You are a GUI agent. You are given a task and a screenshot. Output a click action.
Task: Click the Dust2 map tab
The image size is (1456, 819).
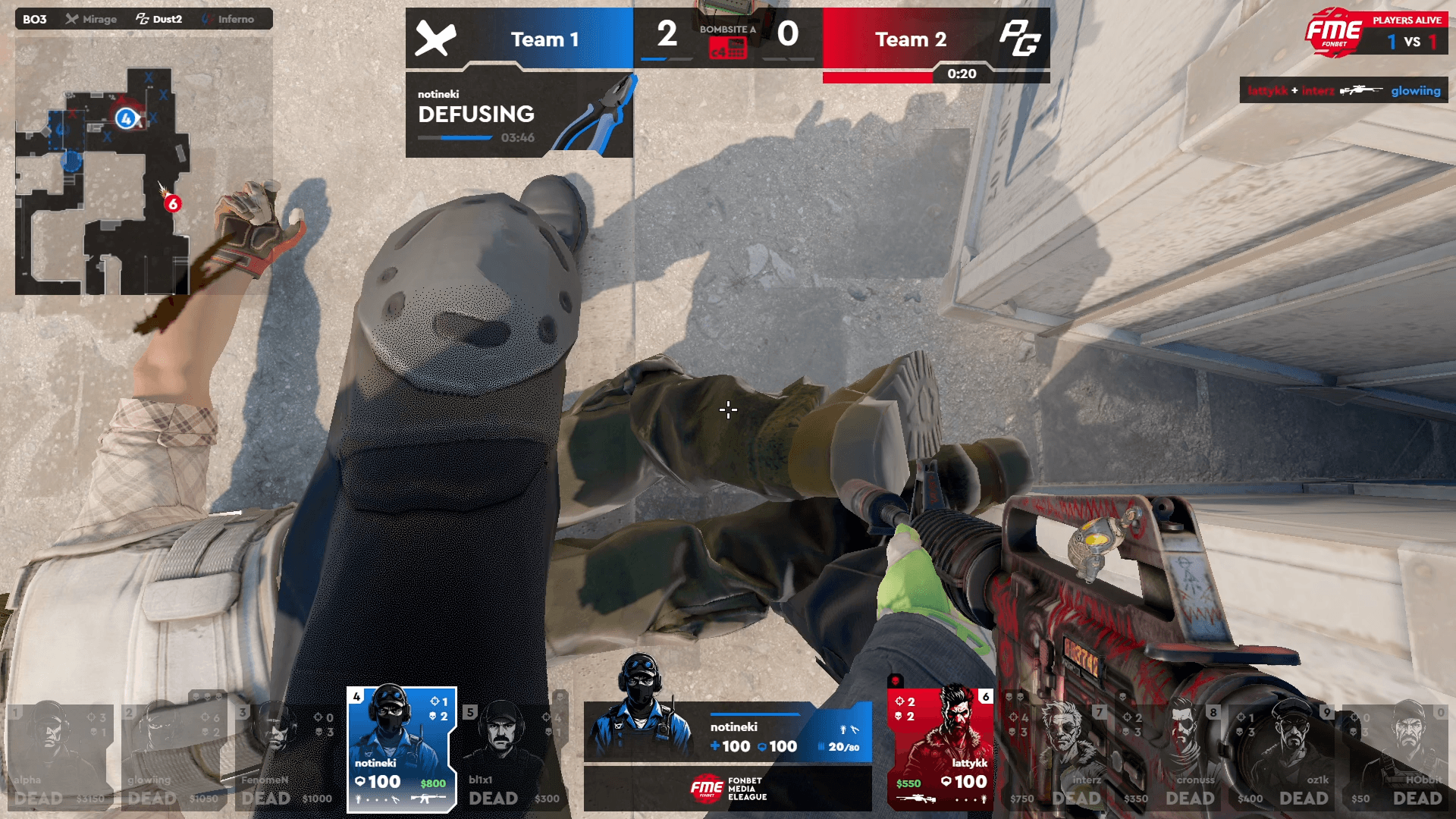(159, 19)
